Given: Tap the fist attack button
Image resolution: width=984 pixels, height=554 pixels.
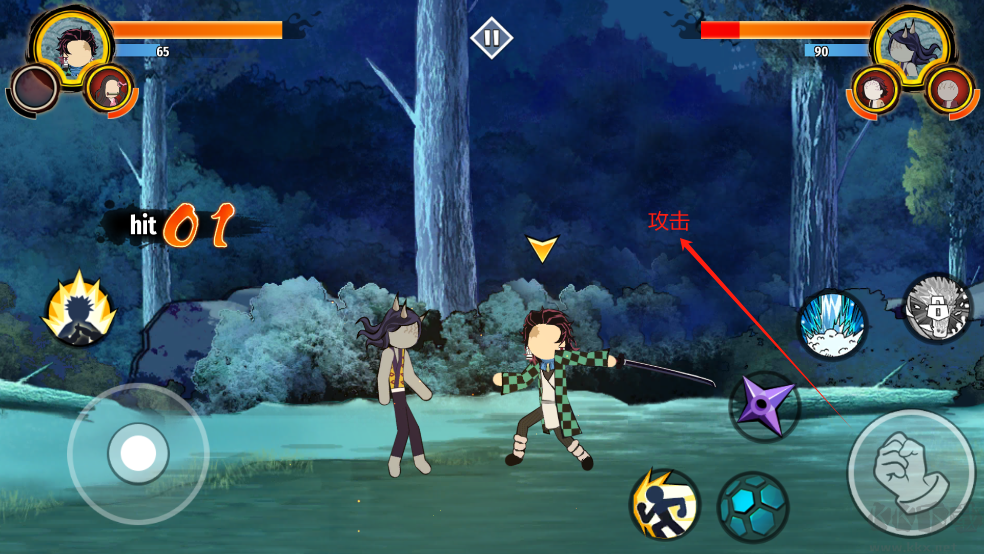Looking at the screenshot, I should click(x=911, y=472).
